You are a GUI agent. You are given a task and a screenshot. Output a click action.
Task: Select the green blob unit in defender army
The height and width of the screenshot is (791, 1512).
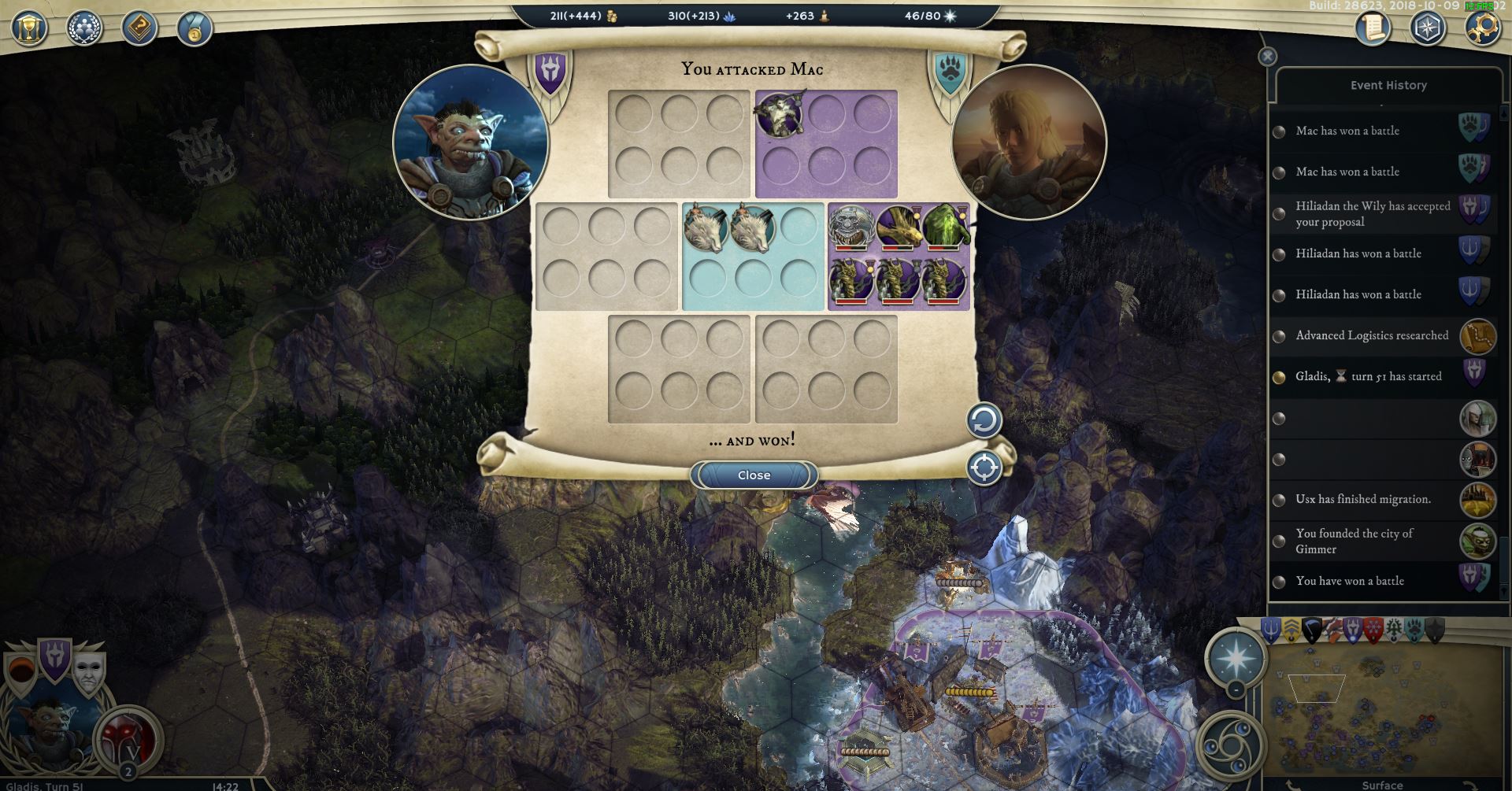coord(945,227)
